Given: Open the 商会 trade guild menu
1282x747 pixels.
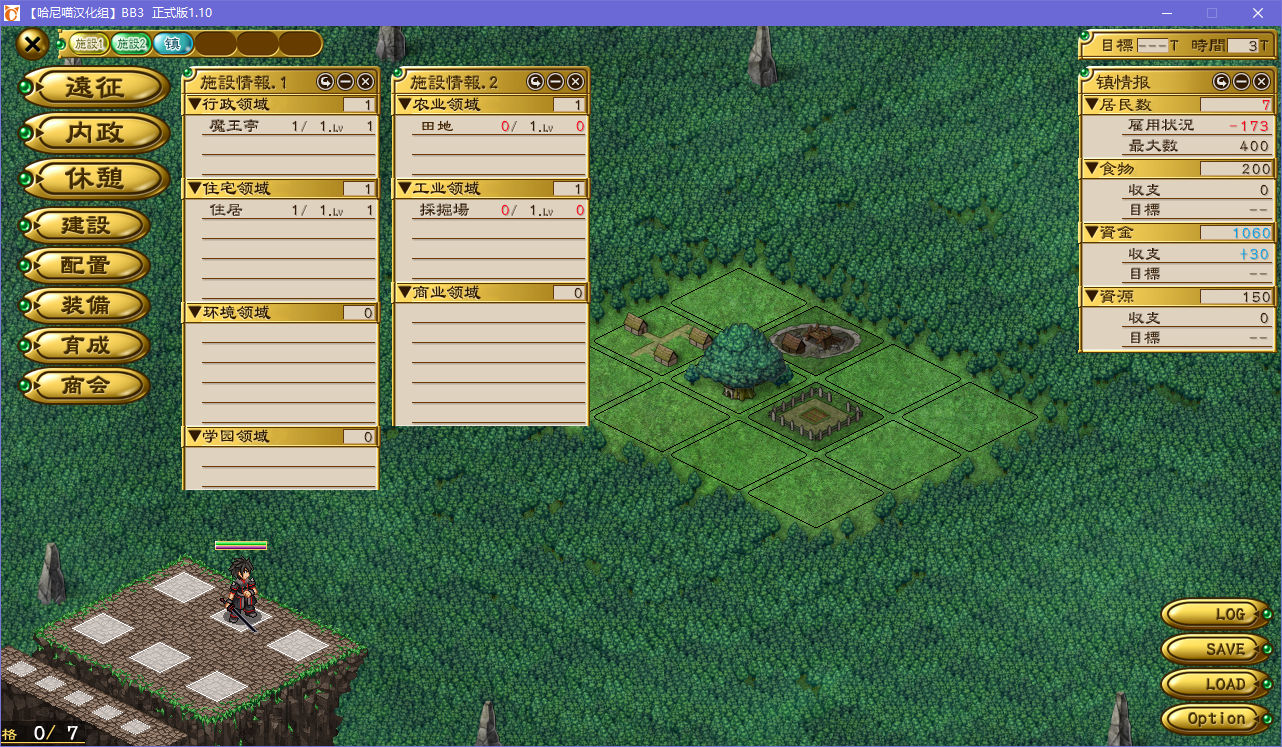Looking at the screenshot, I should tap(86, 385).
